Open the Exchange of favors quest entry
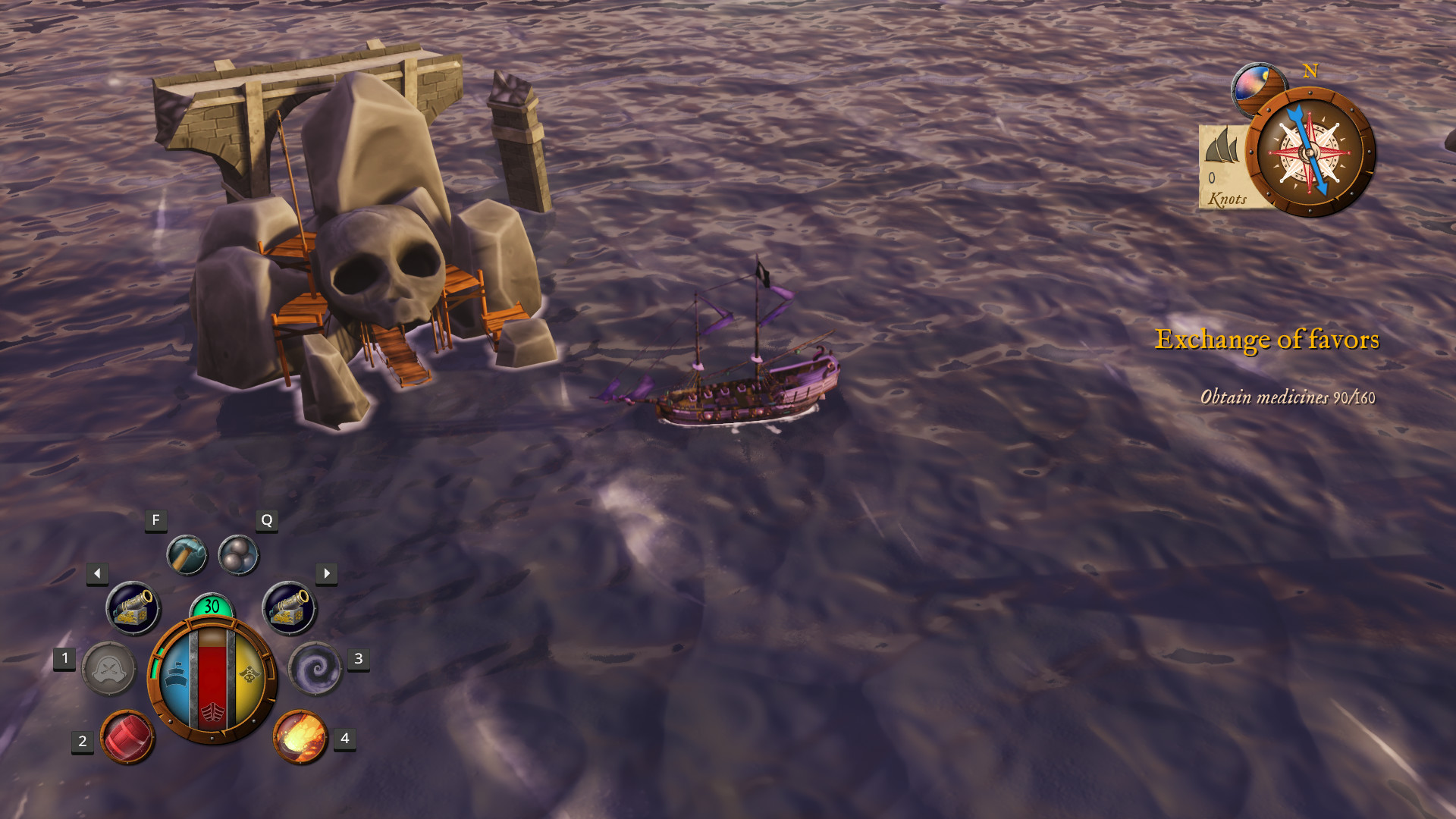Screen dimensions: 1456x819 click(1266, 341)
